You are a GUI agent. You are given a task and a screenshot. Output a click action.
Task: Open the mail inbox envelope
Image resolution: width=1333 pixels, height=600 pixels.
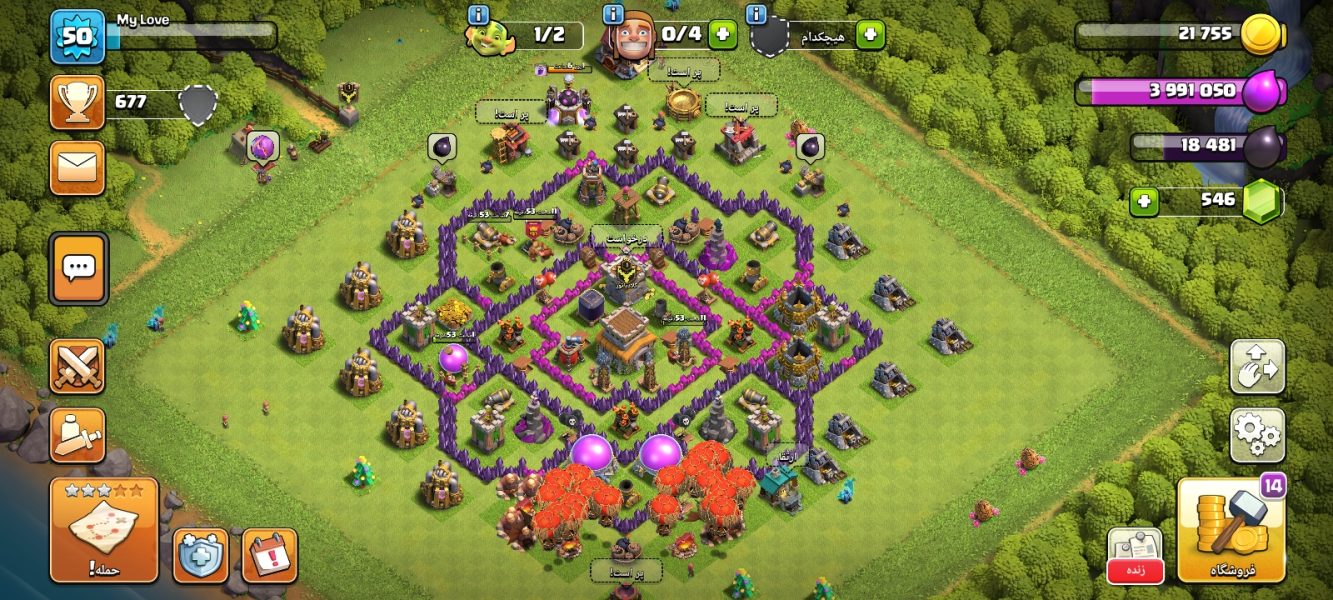77,167
